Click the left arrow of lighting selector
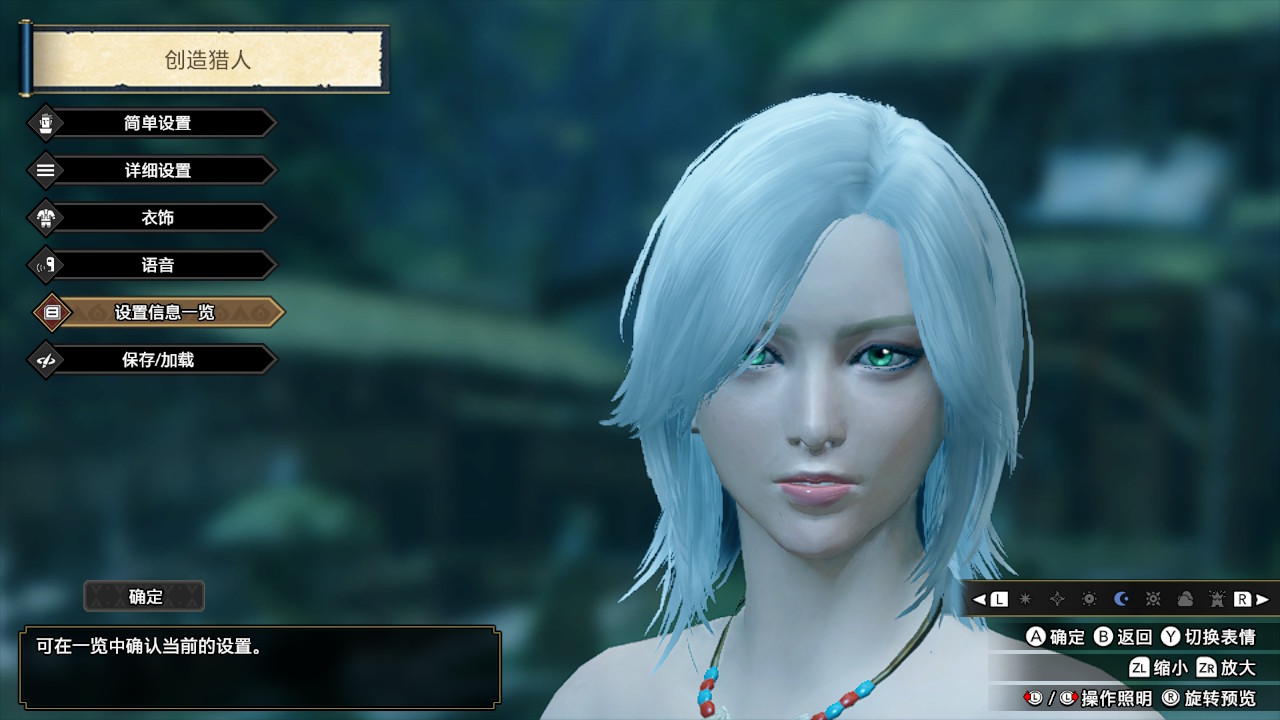 [979, 599]
